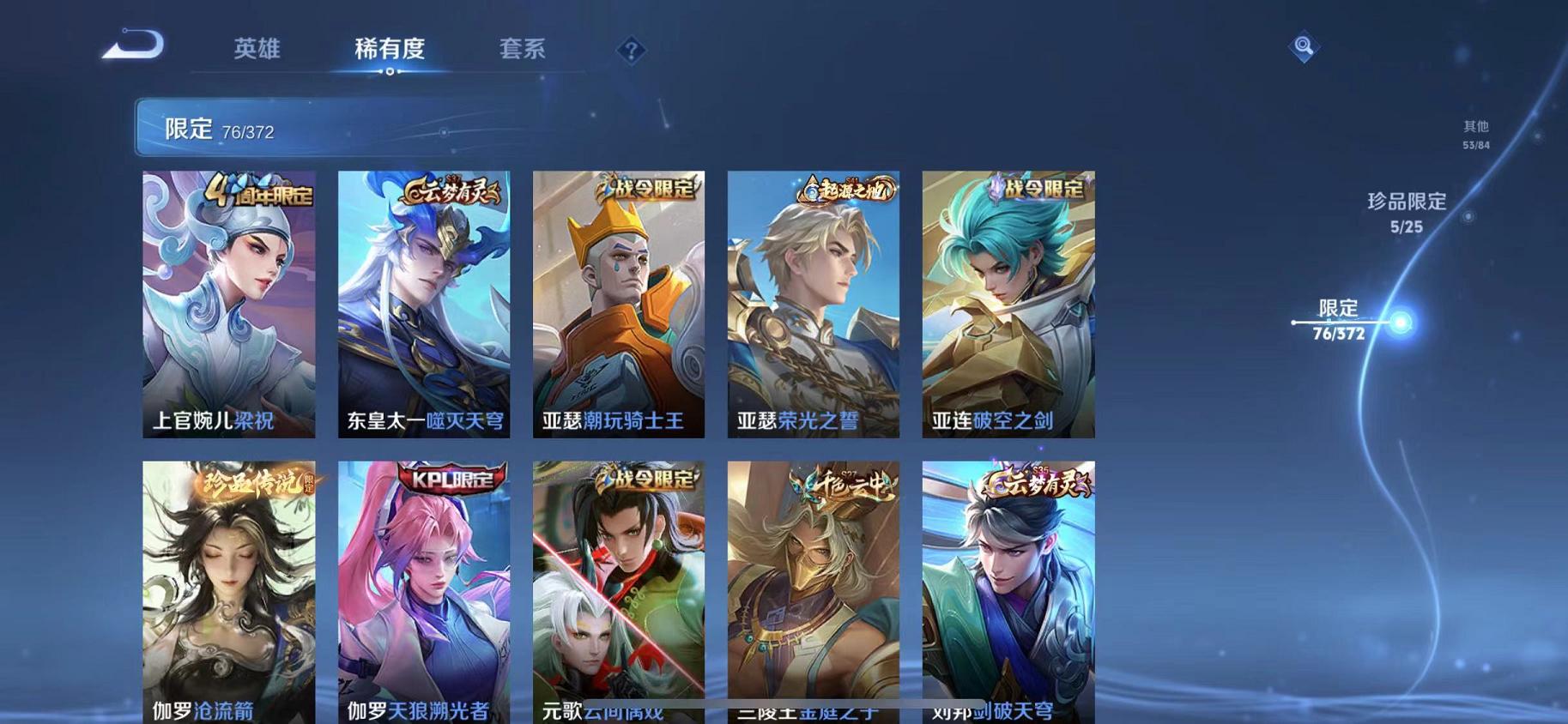The width and height of the screenshot is (1568, 724).
Task: Click the question mark help icon
Action: (x=631, y=50)
